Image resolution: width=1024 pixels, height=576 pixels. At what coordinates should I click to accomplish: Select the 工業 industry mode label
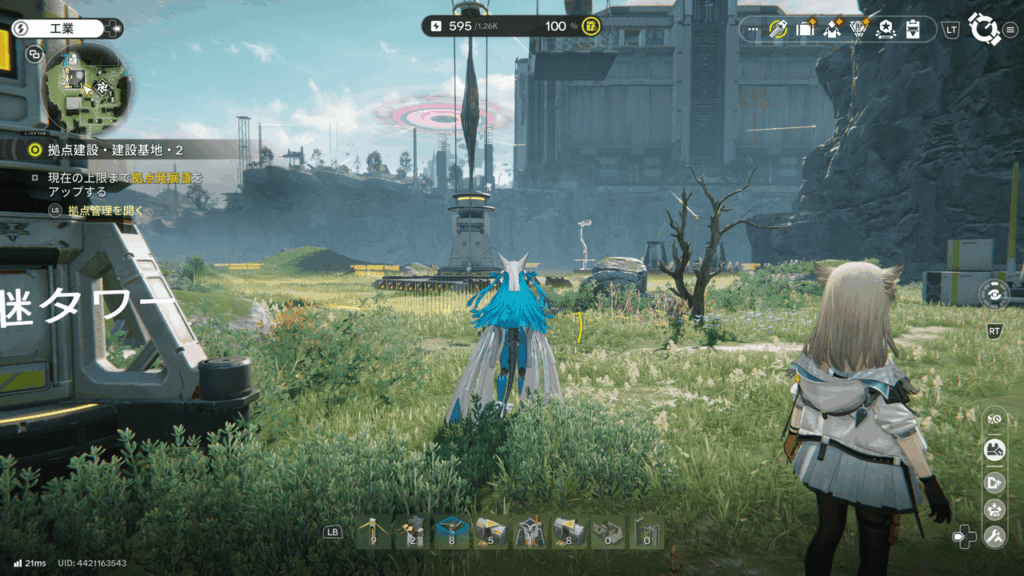click(66, 28)
